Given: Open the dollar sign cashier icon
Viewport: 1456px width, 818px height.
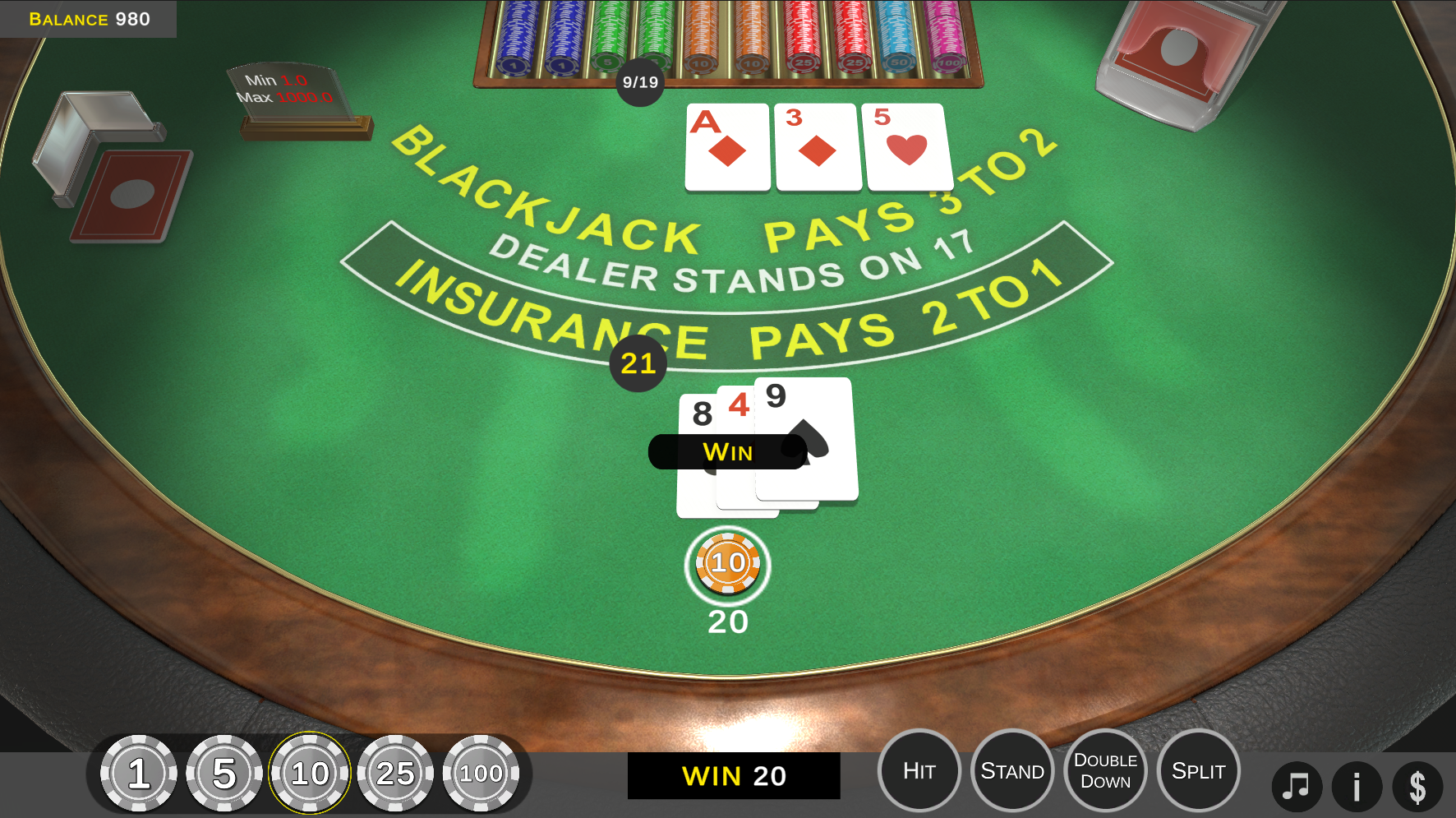Looking at the screenshot, I should [x=1417, y=786].
